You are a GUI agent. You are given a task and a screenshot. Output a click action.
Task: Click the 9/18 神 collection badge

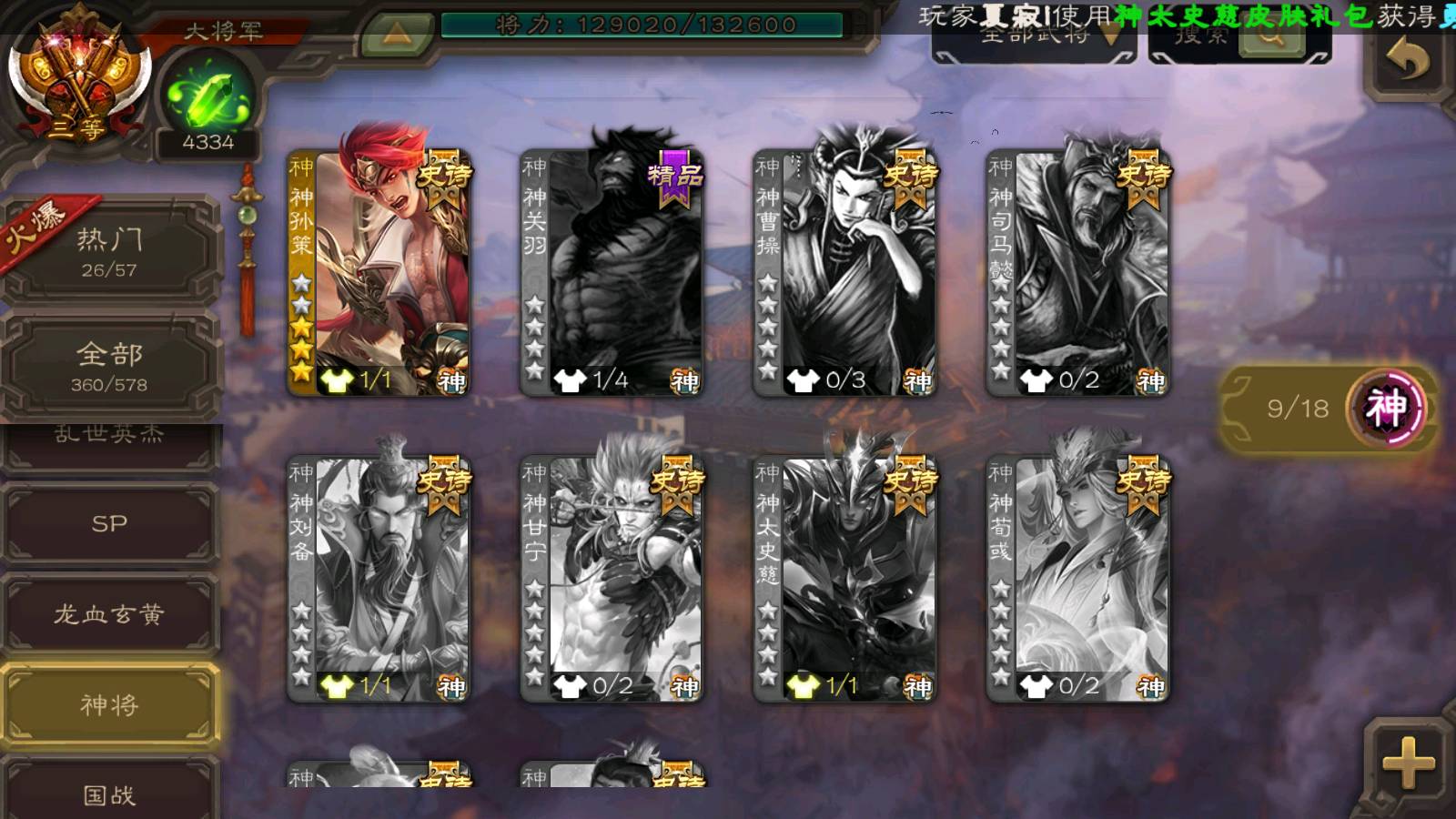tap(1329, 409)
